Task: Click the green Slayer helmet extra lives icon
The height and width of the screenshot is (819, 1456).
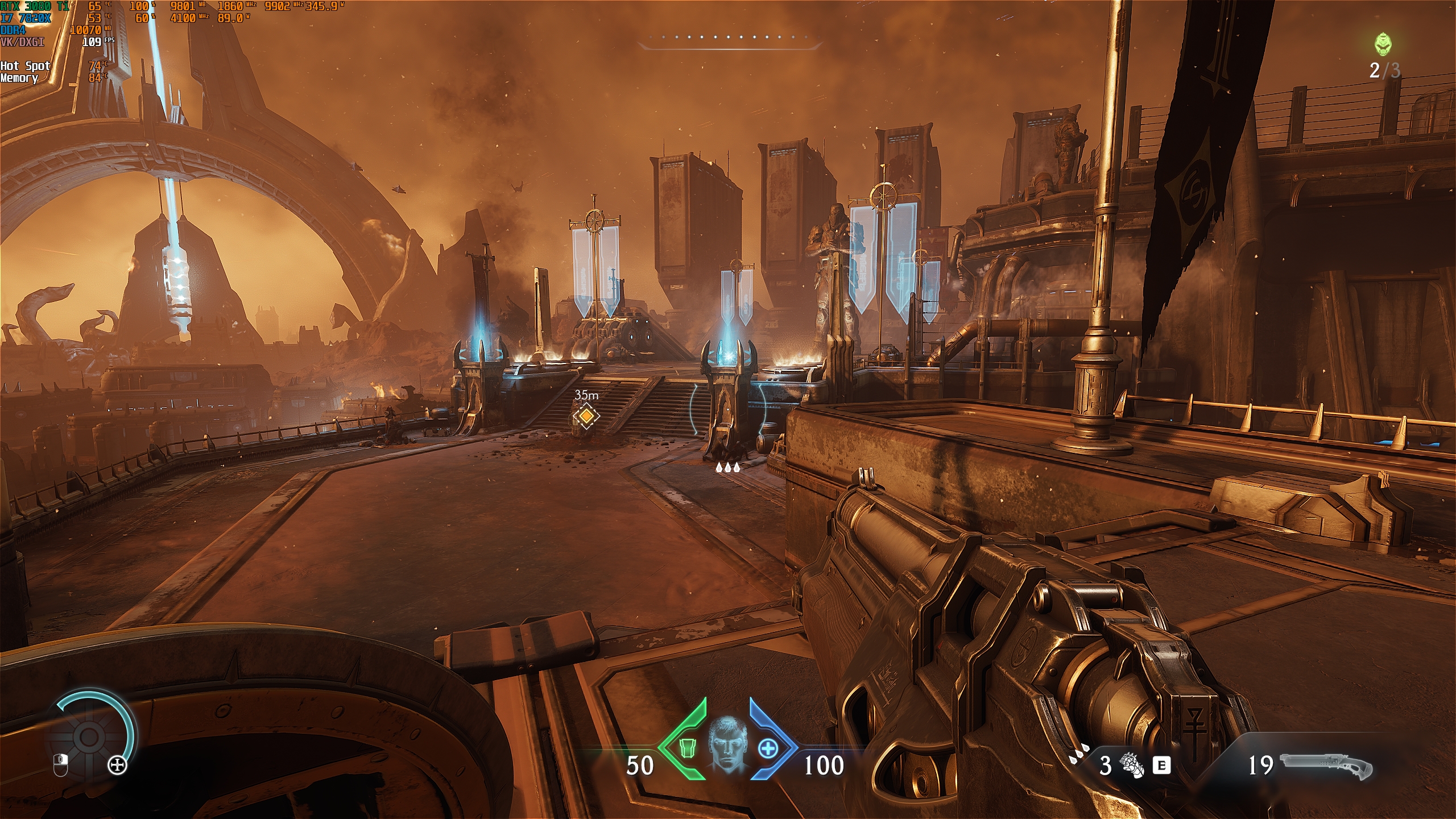Action: pos(1384,44)
